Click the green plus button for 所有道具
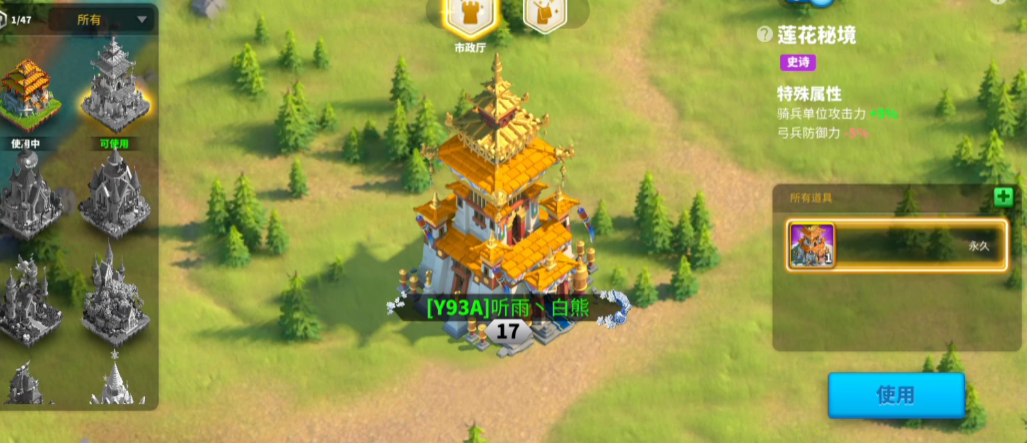1027x443 pixels. click(x=1003, y=196)
